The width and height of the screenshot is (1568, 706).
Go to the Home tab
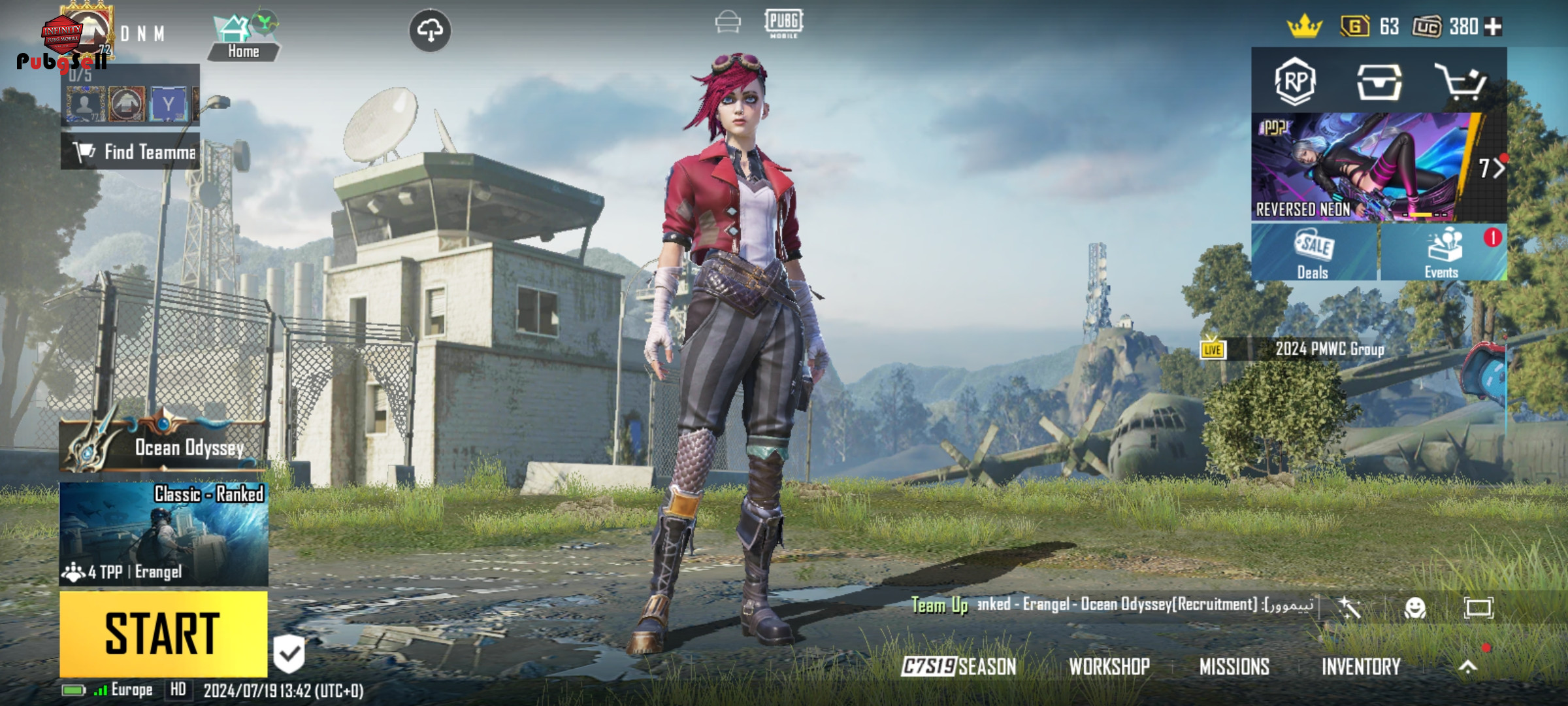point(243,38)
